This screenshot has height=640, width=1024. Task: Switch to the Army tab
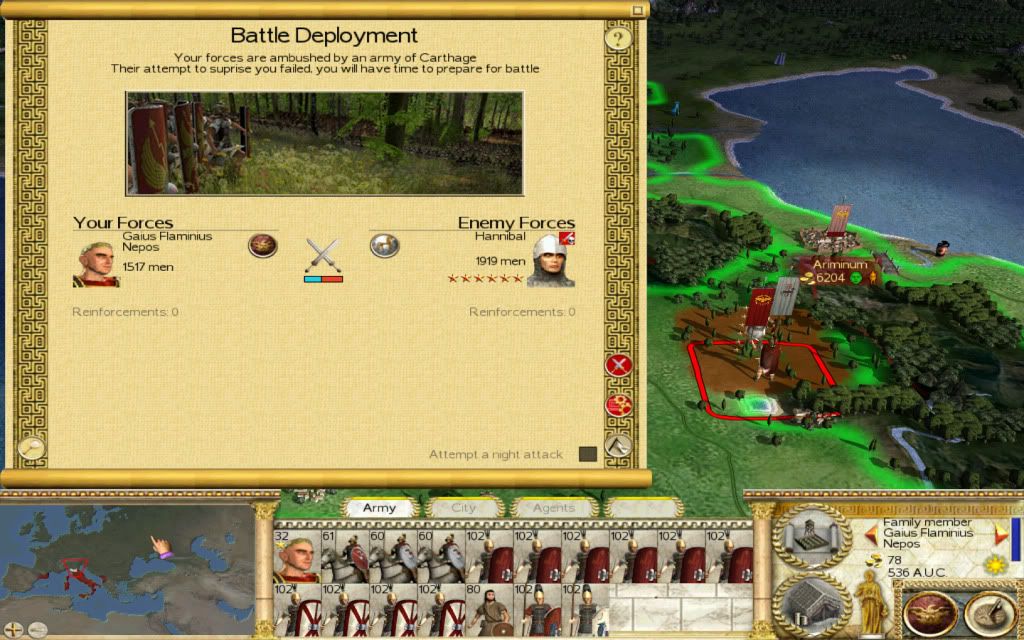click(x=379, y=508)
